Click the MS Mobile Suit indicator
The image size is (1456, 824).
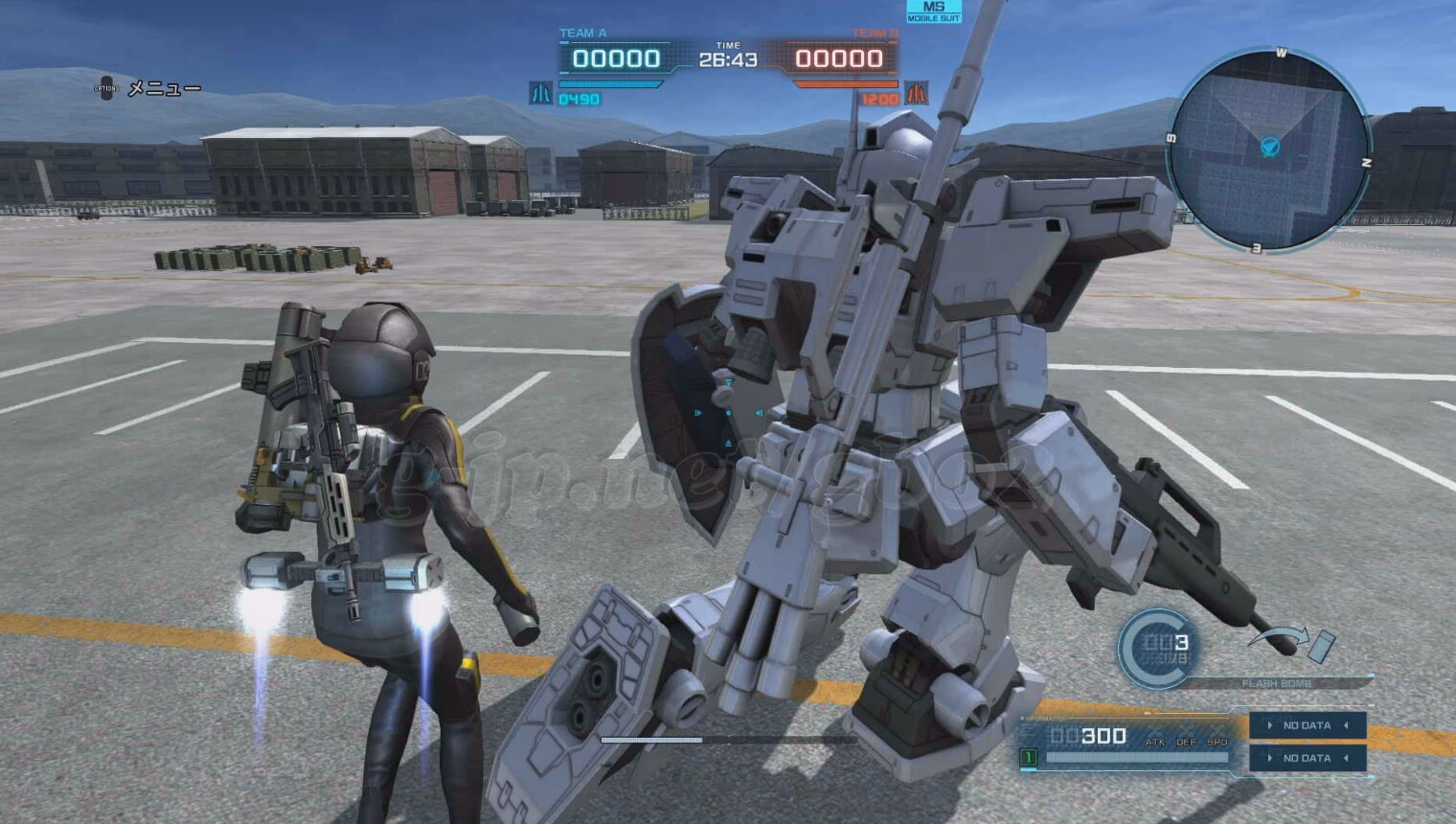933,11
